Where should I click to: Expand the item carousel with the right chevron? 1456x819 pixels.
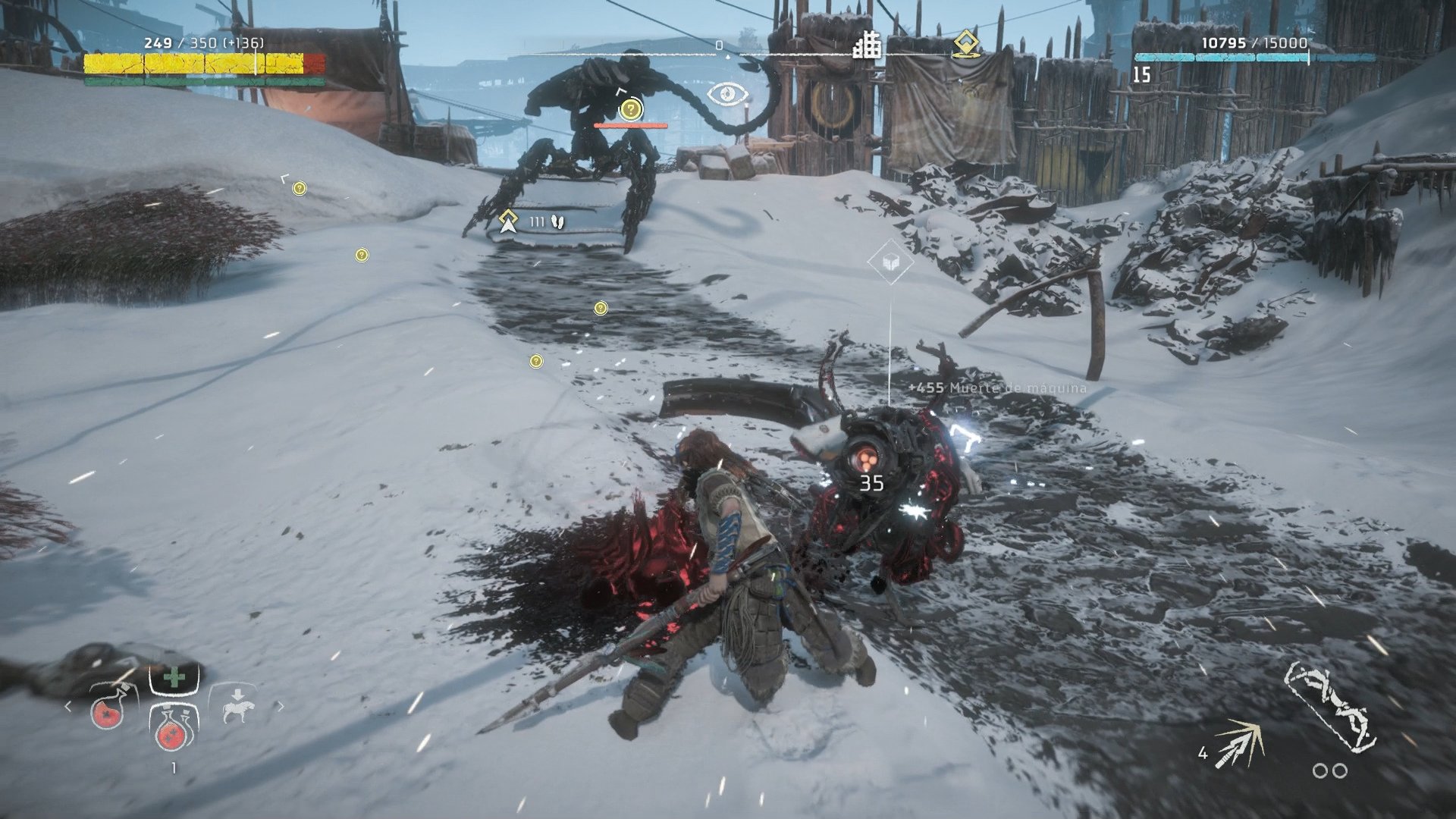(x=282, y=707)
